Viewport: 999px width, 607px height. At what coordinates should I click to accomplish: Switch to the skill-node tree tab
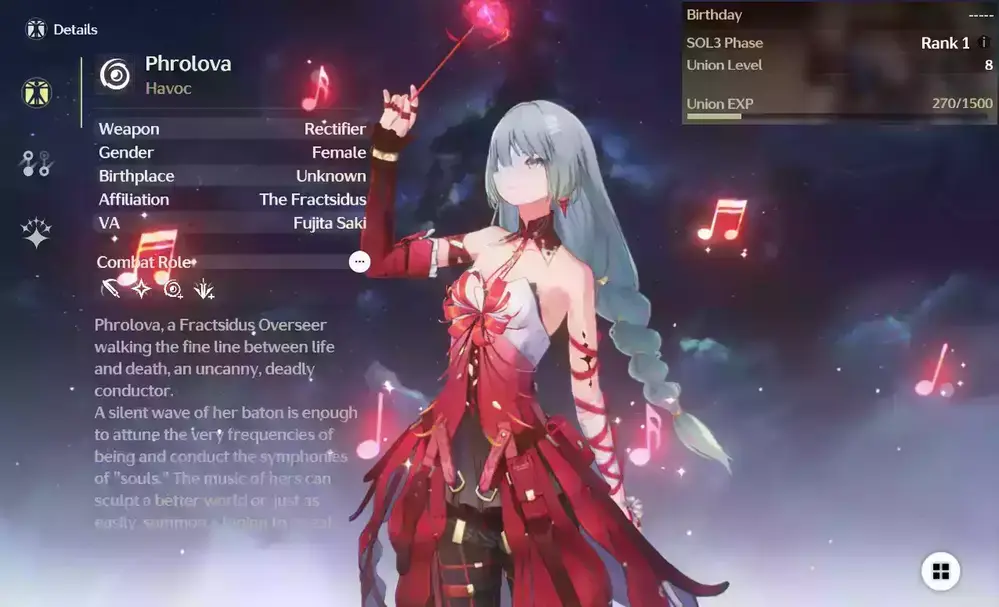36,163
